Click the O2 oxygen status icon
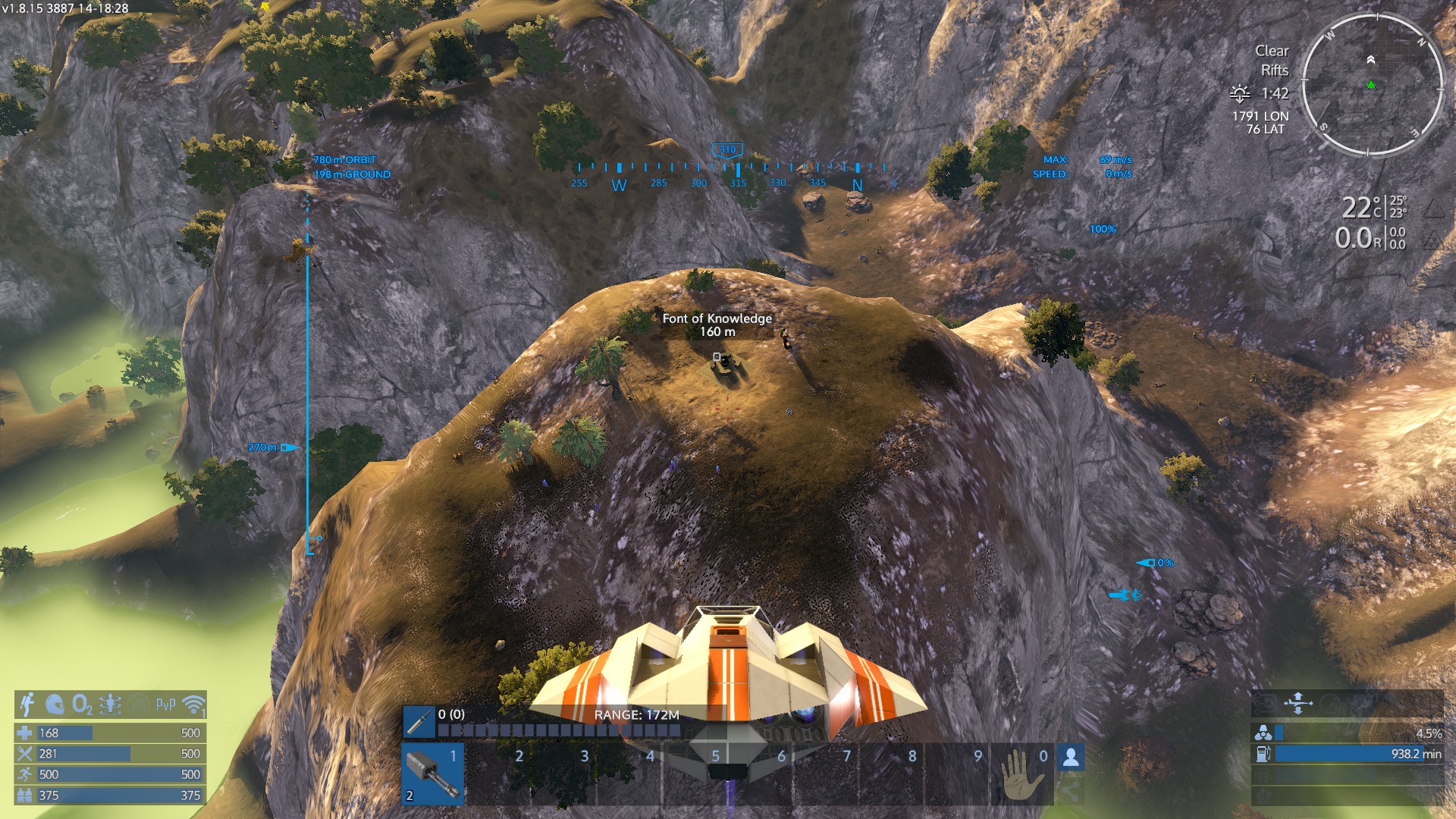The width and height of the screenshot is (1456, 819). coord(82,704)
